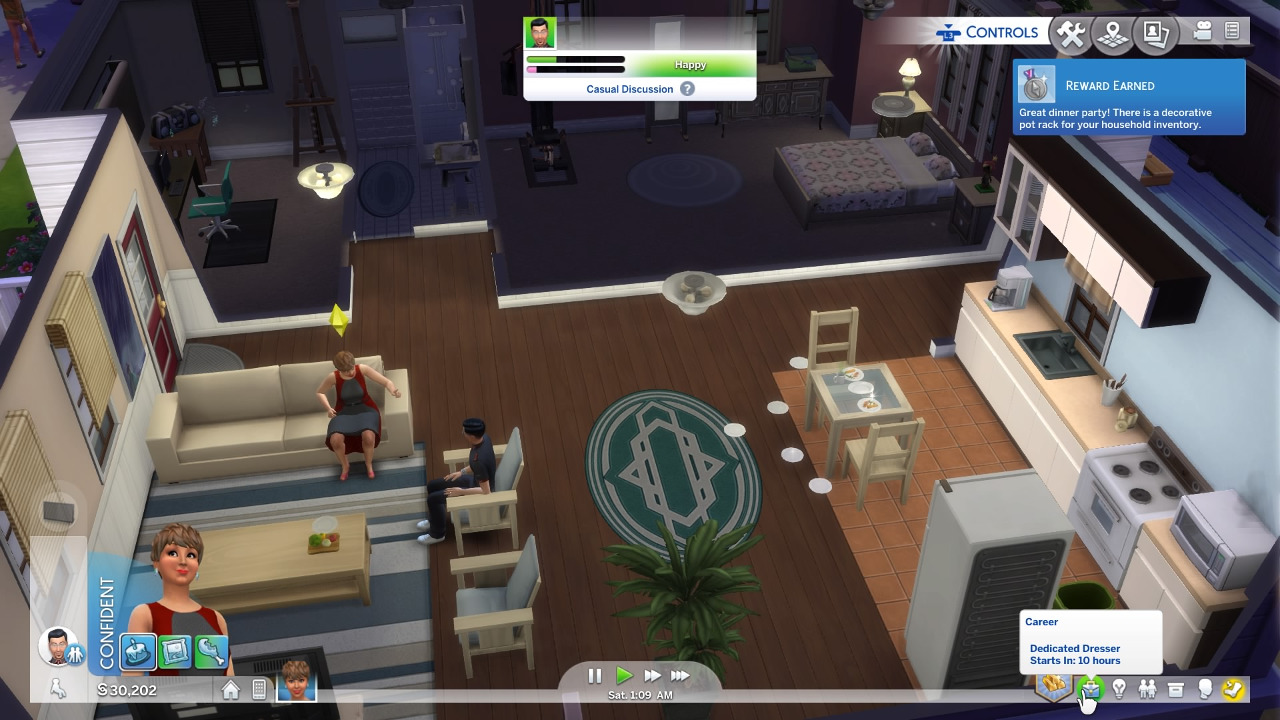Viewport: 1280px width, 720px height.
Task: Click the Casual Discussion help question mark
Action: (687, 89)
